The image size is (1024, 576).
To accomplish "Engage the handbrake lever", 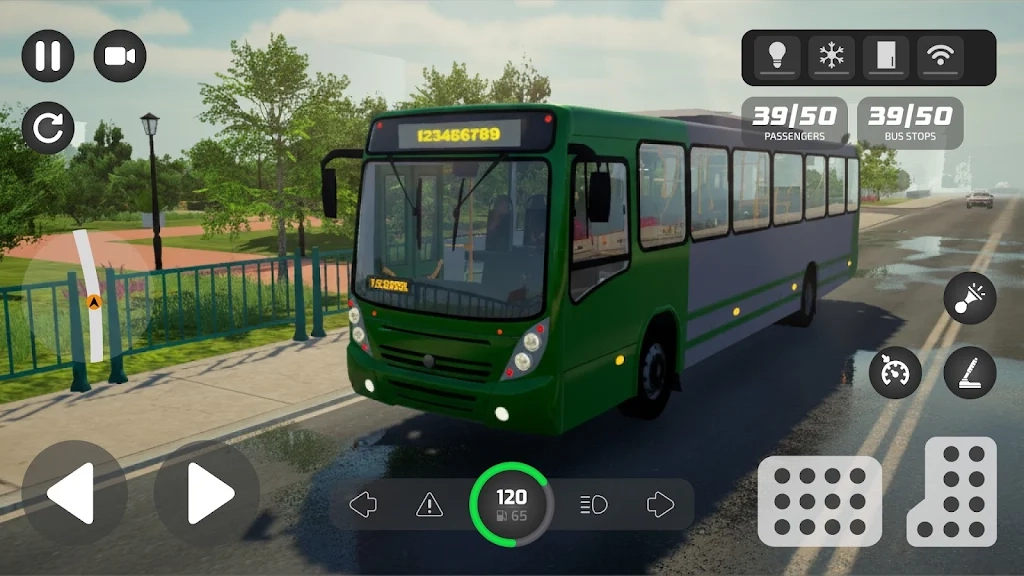I will pos(969,373).
